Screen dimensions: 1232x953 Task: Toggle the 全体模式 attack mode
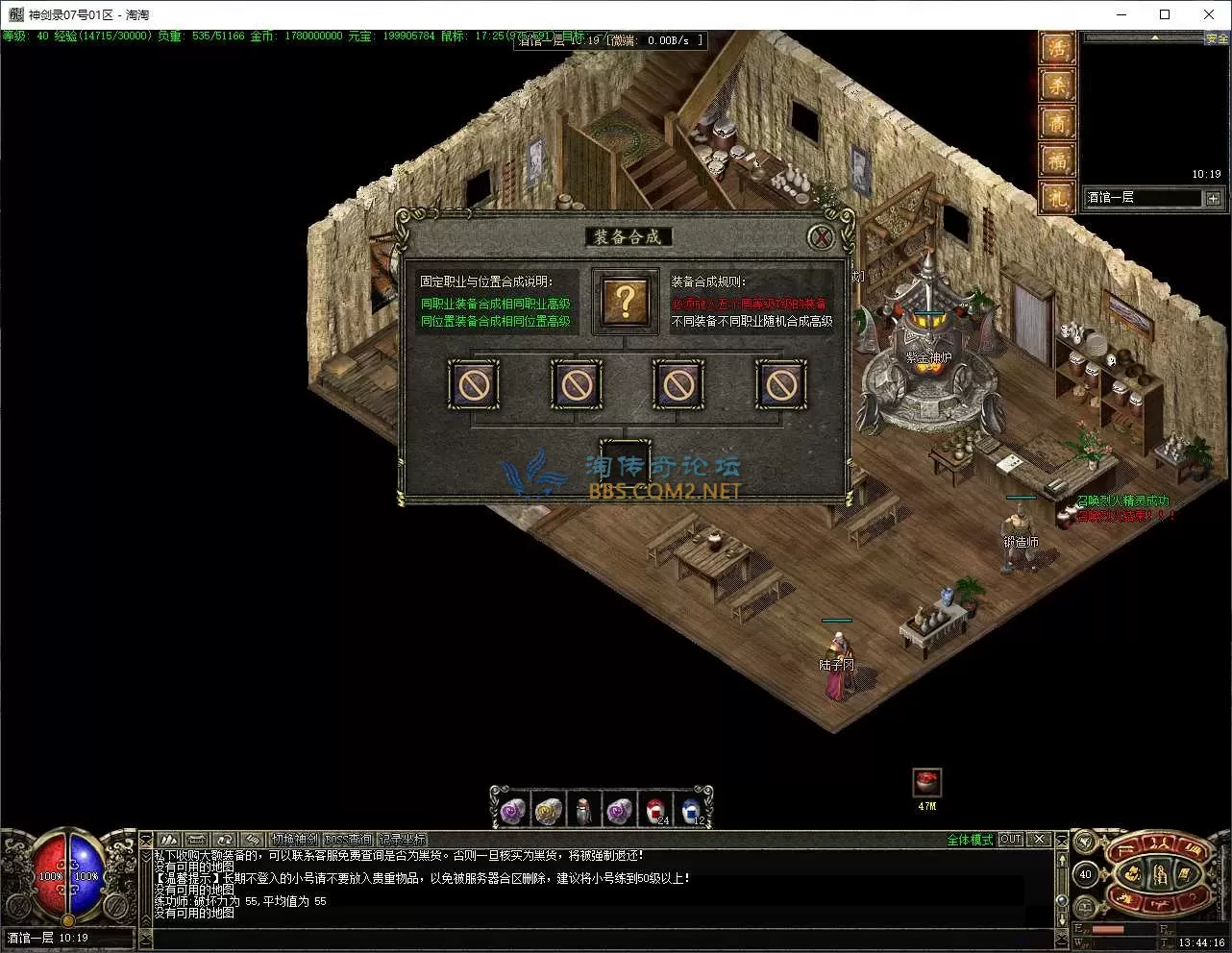click(970, 840)
